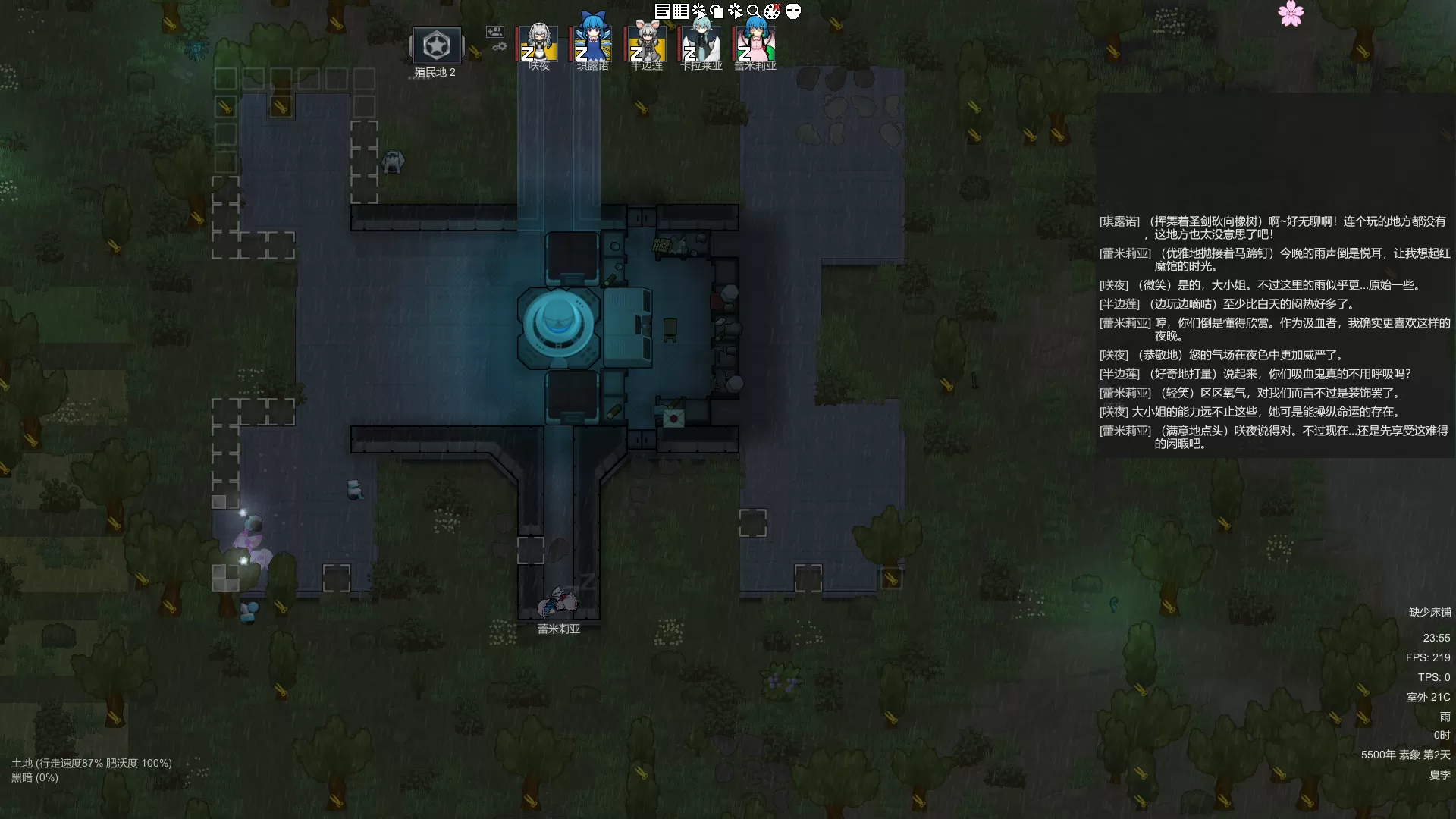1456x819 pixels.
Task: Select colonist 琪露诺 portrait
Action: tap(592, 42)
